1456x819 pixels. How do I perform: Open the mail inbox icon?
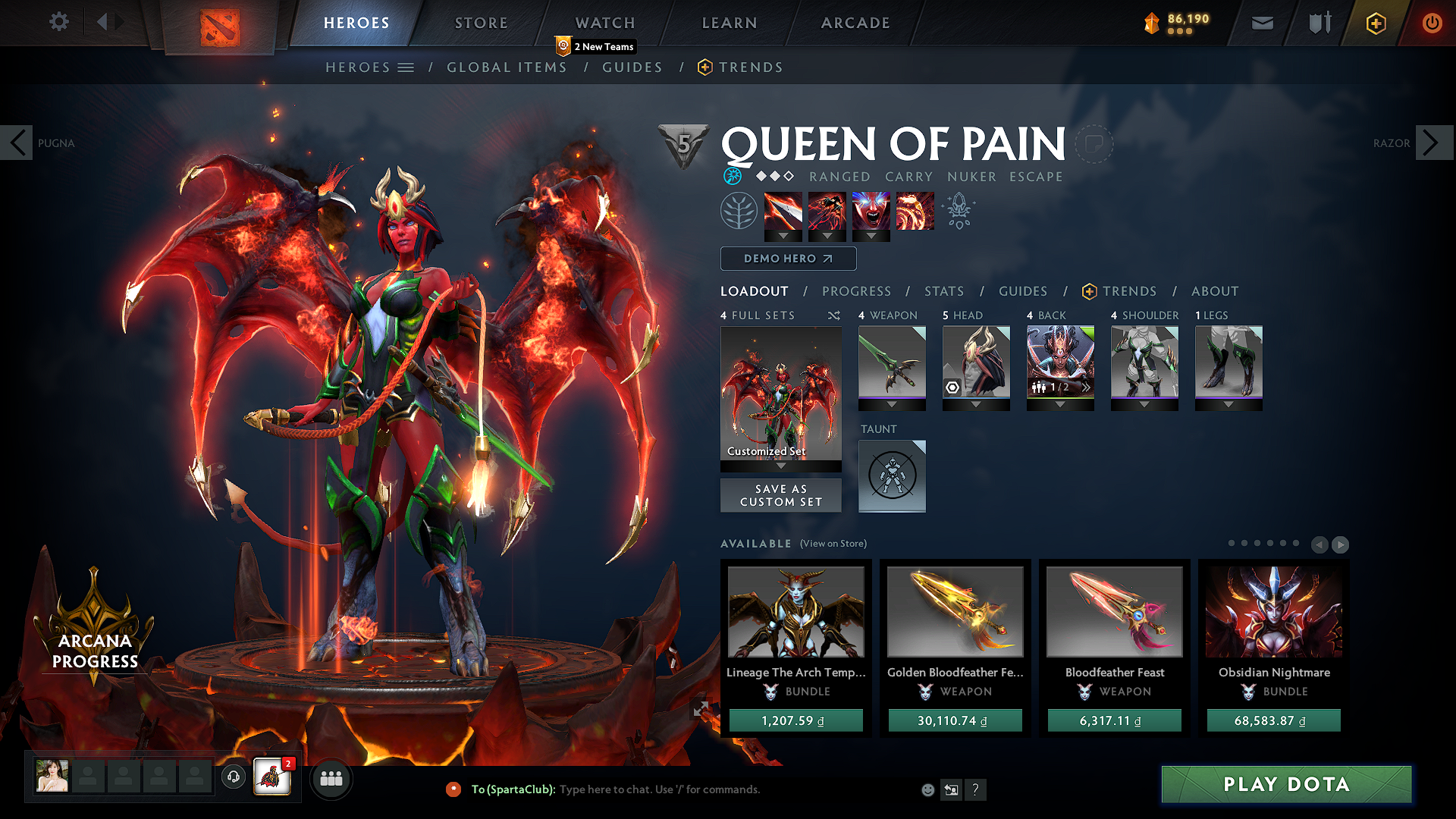[x=1262, y=23]
